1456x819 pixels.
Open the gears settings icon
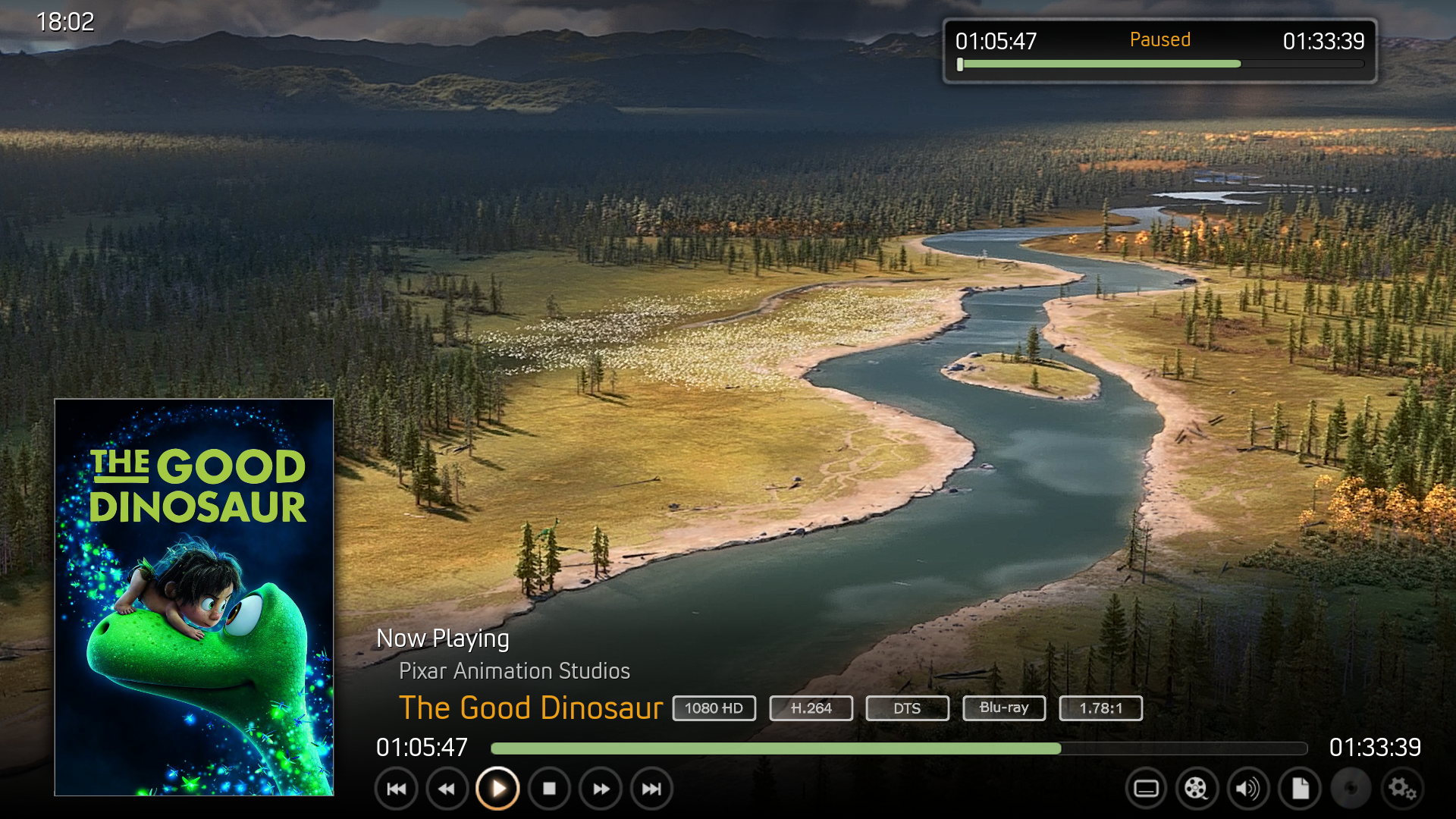pyautogui.click(x=1402, y=789)
